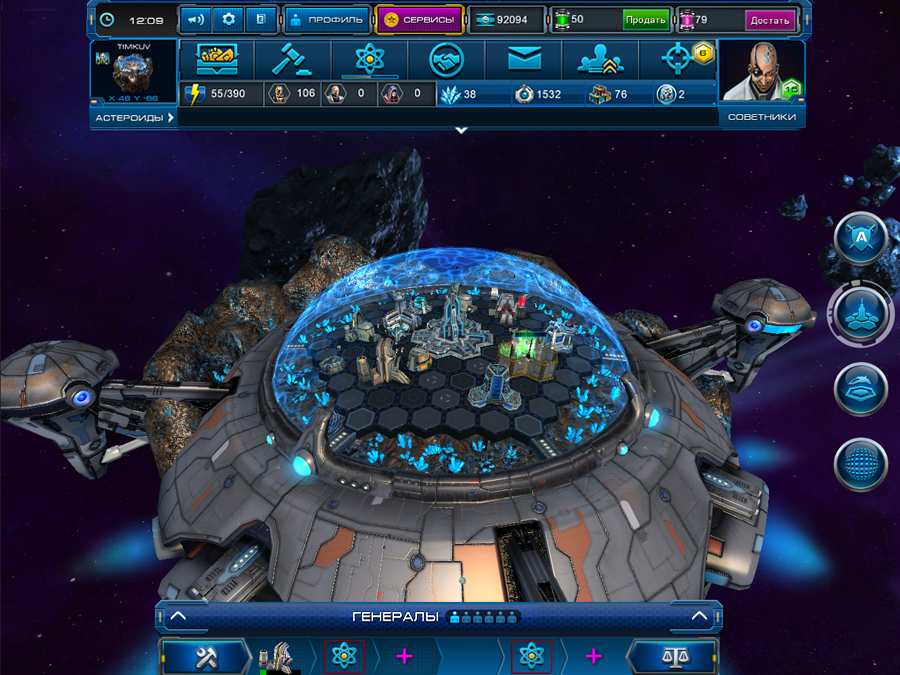Open the atom research tab
This screenshot has height=675, width=900.
pyautogui.click(x=370, y=61)
